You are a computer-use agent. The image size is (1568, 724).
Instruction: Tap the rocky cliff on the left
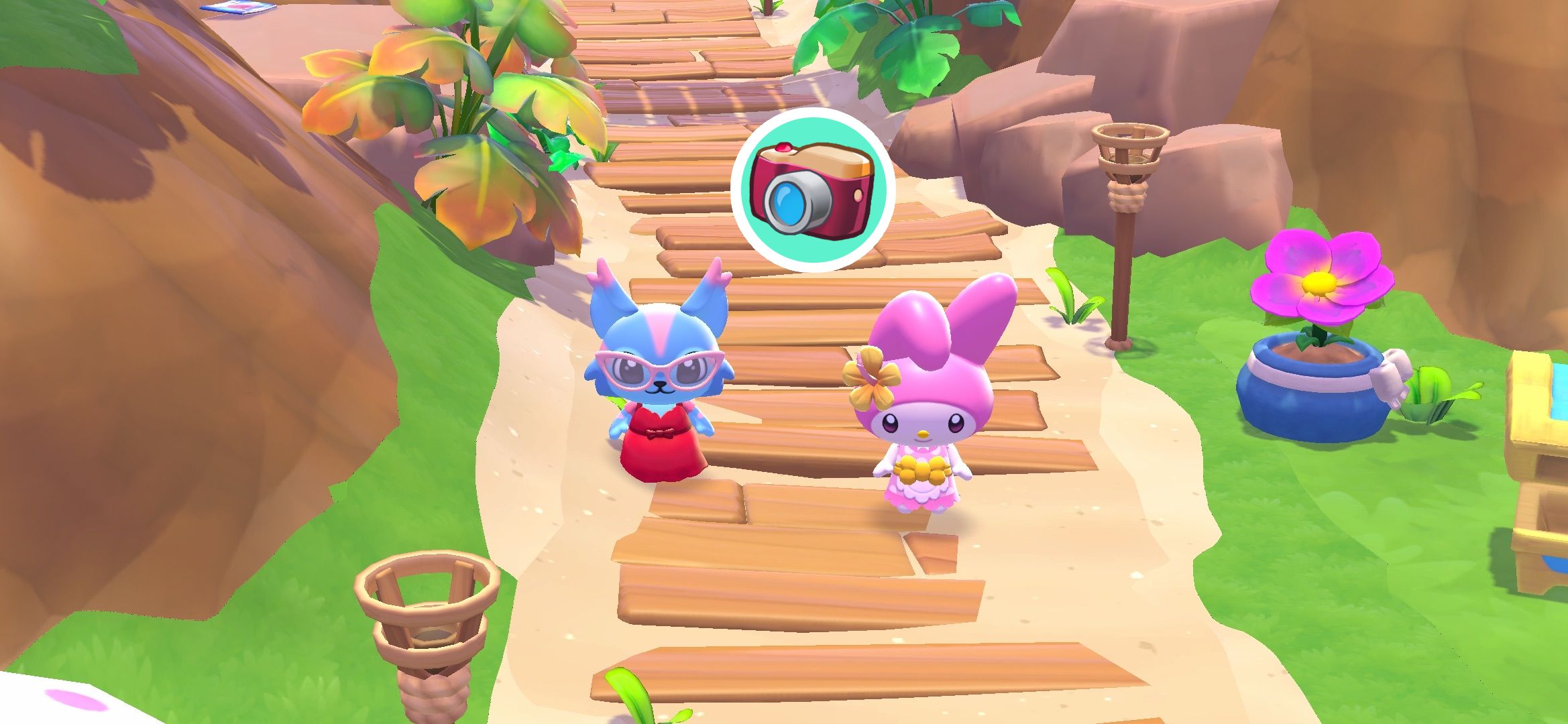(134, 268)
